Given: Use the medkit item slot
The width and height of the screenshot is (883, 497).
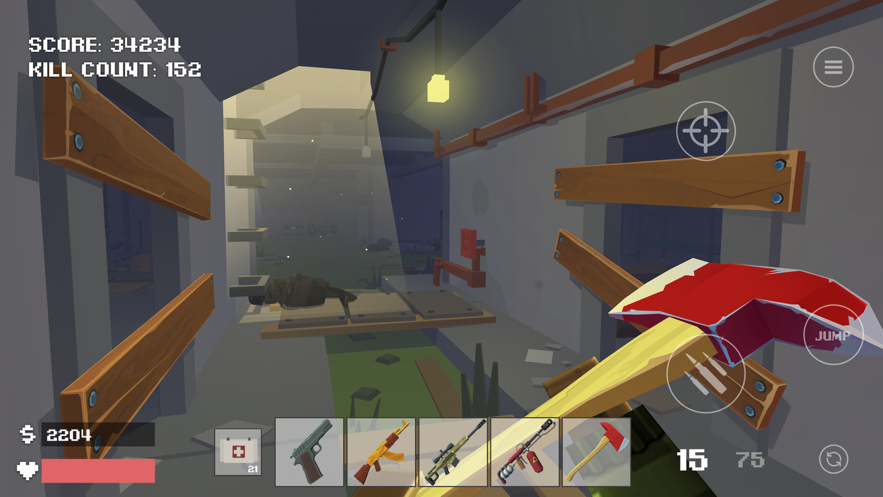Looking at the screenshot, I should (238, 452).
